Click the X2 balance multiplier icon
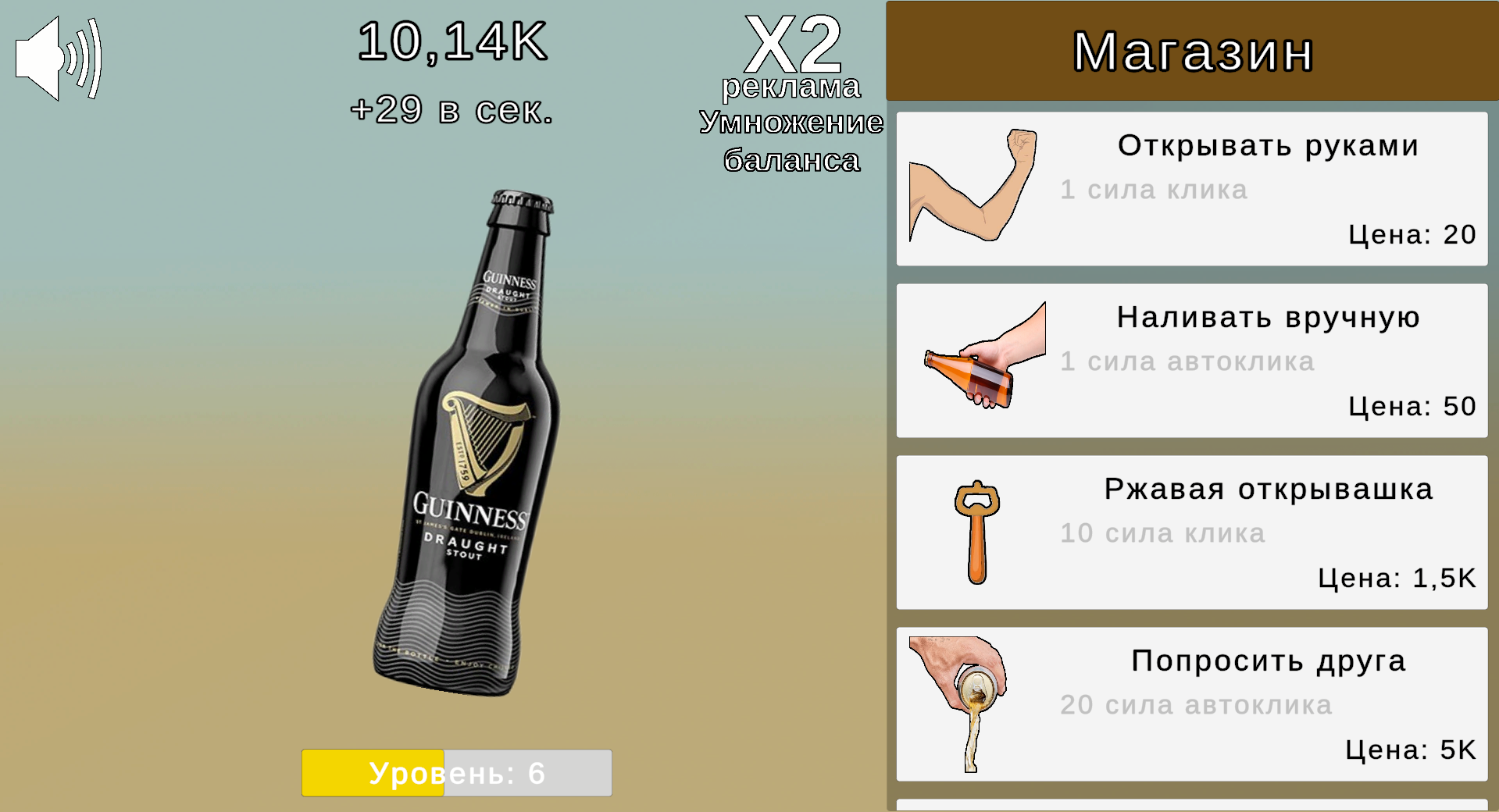The width and height of the screenshot is (1499, 812). 791,43
